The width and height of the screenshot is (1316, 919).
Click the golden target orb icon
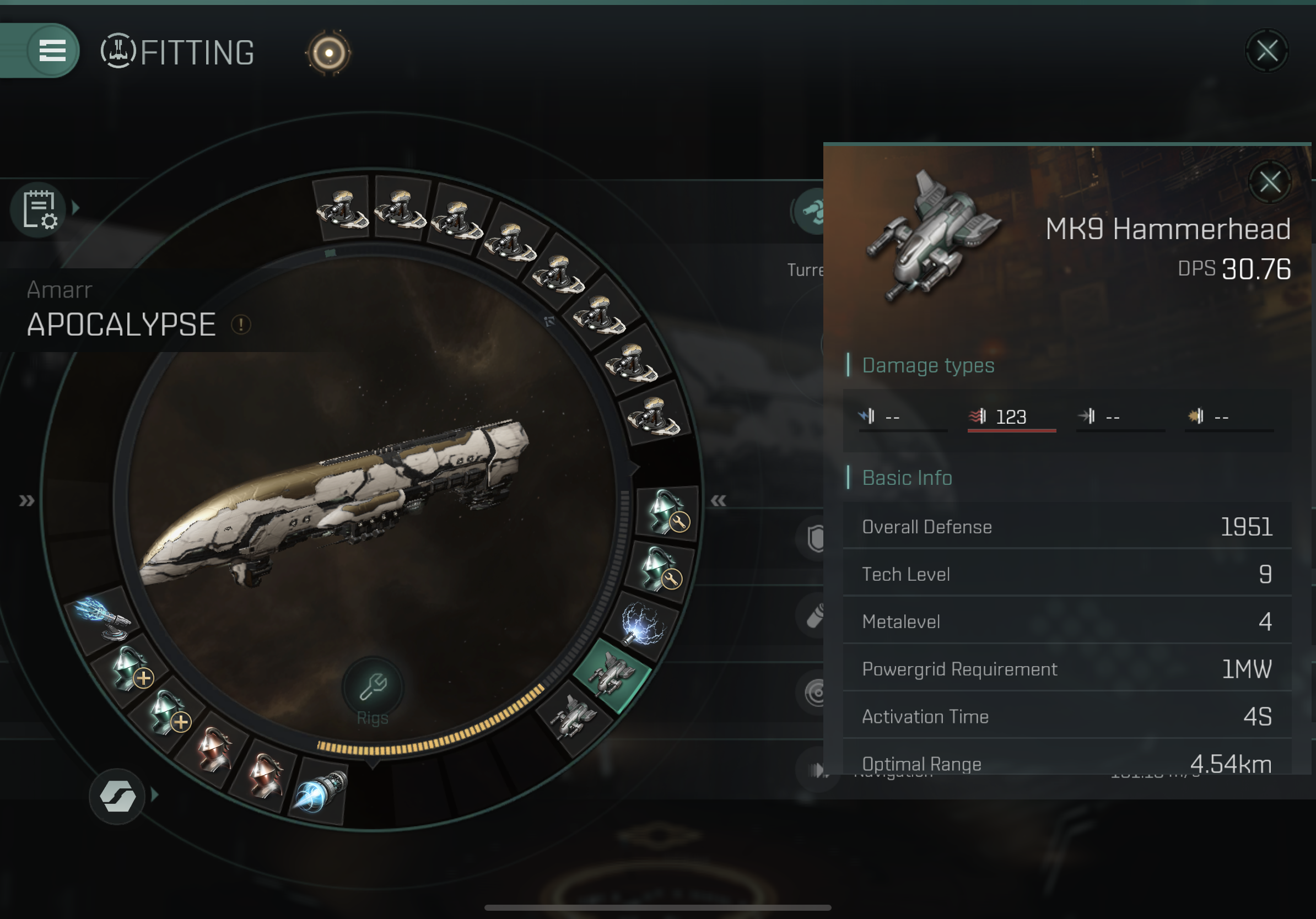[329, 53]
